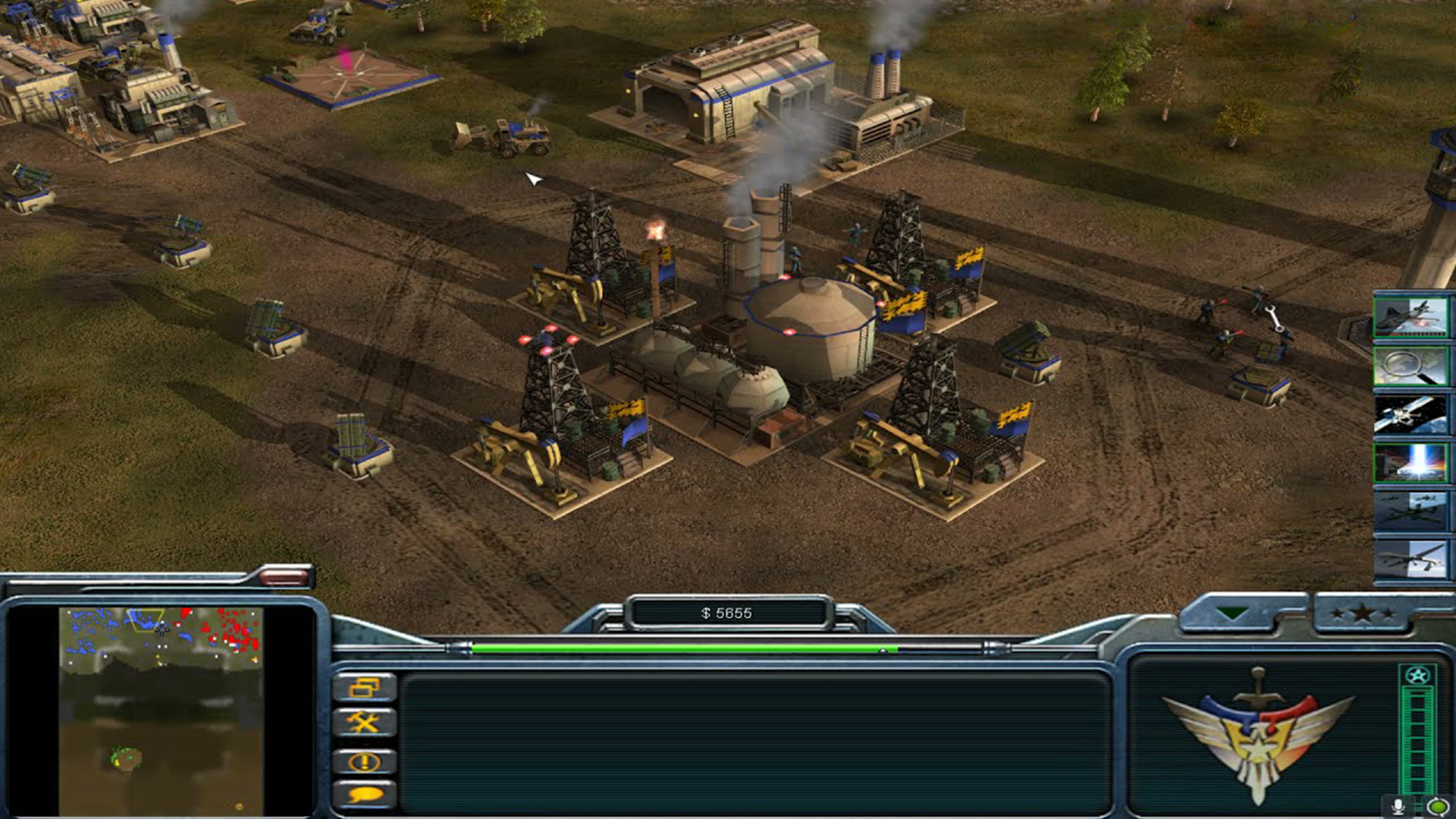Open the three-star generals promotion button

tap(1362, 613)
